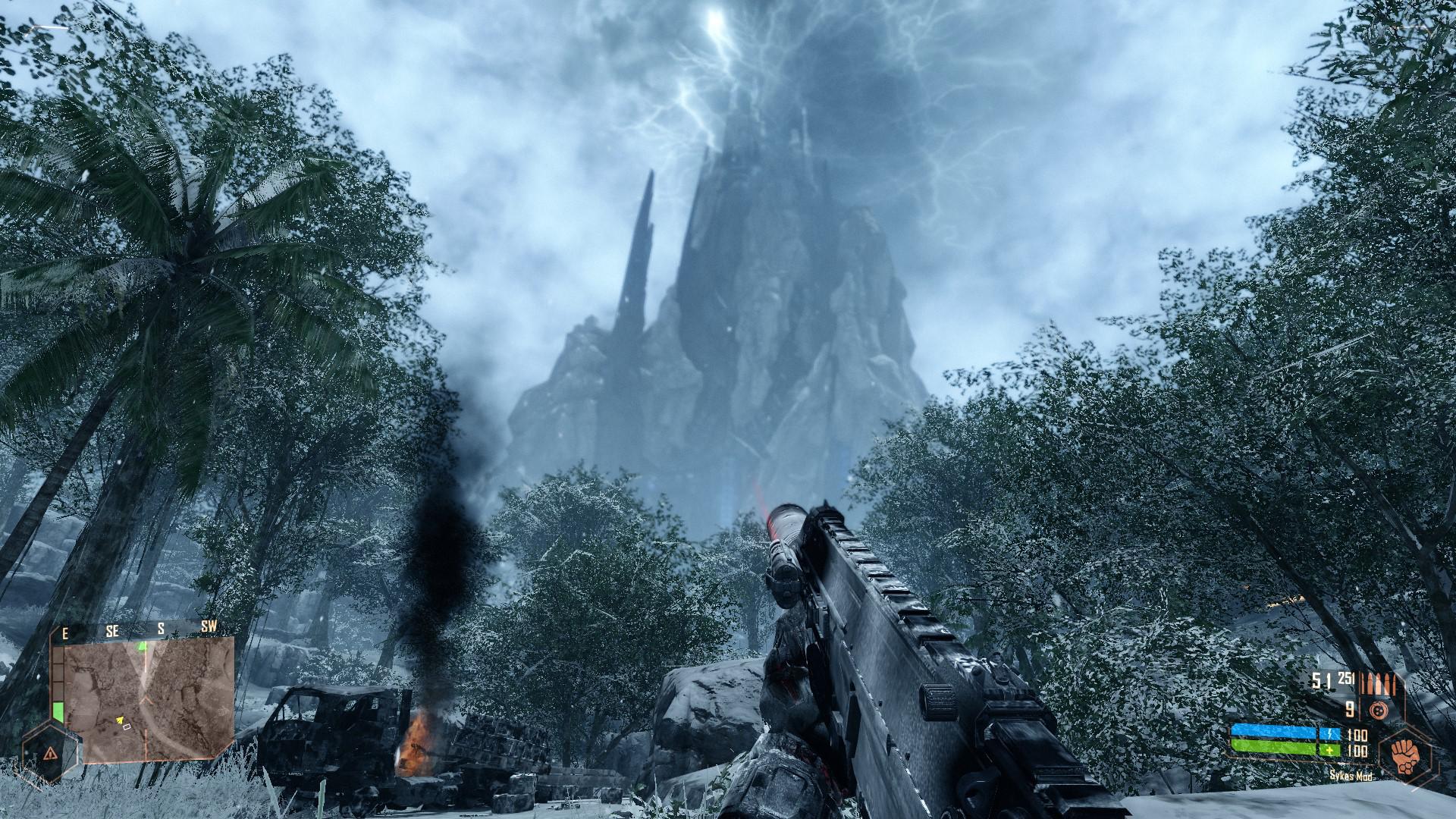Click the warning triangle on the minimap

(50, 753)
